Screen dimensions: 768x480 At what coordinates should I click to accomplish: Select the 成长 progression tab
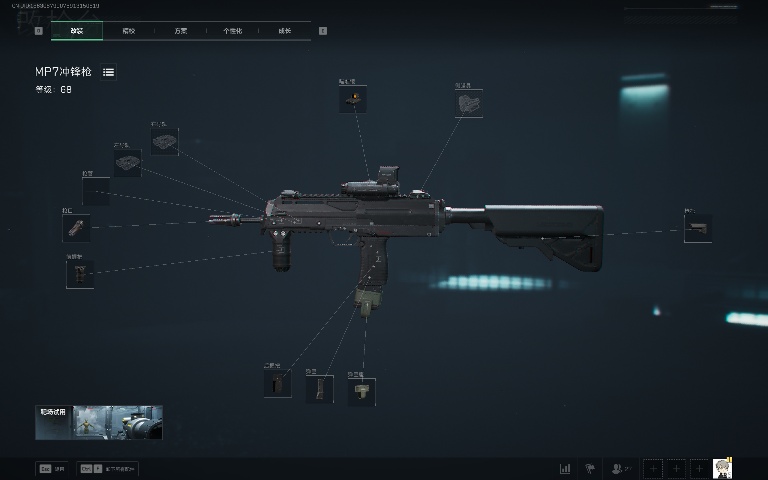pos(285,31)
